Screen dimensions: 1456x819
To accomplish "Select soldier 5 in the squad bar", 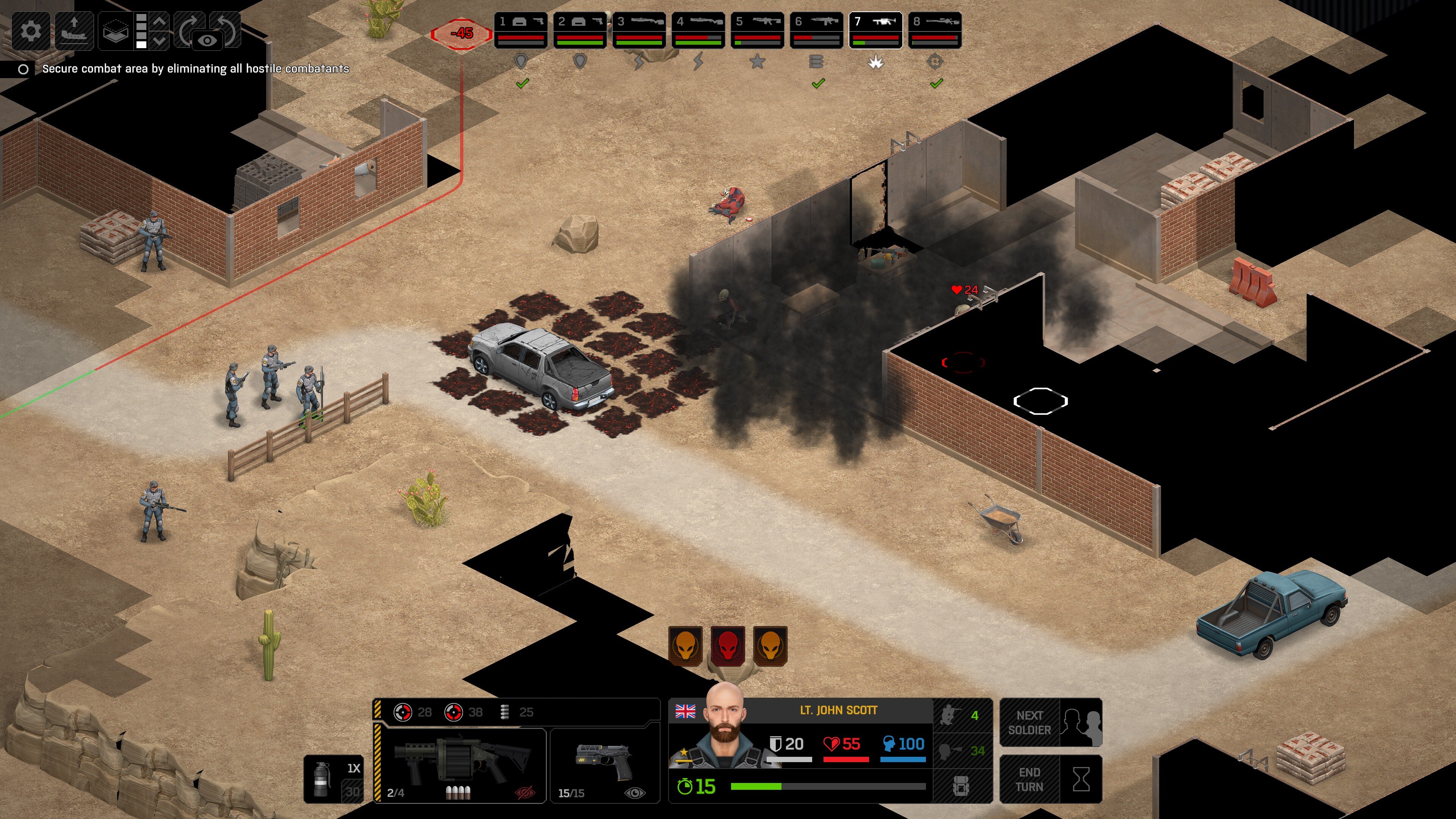I will 757,30.
